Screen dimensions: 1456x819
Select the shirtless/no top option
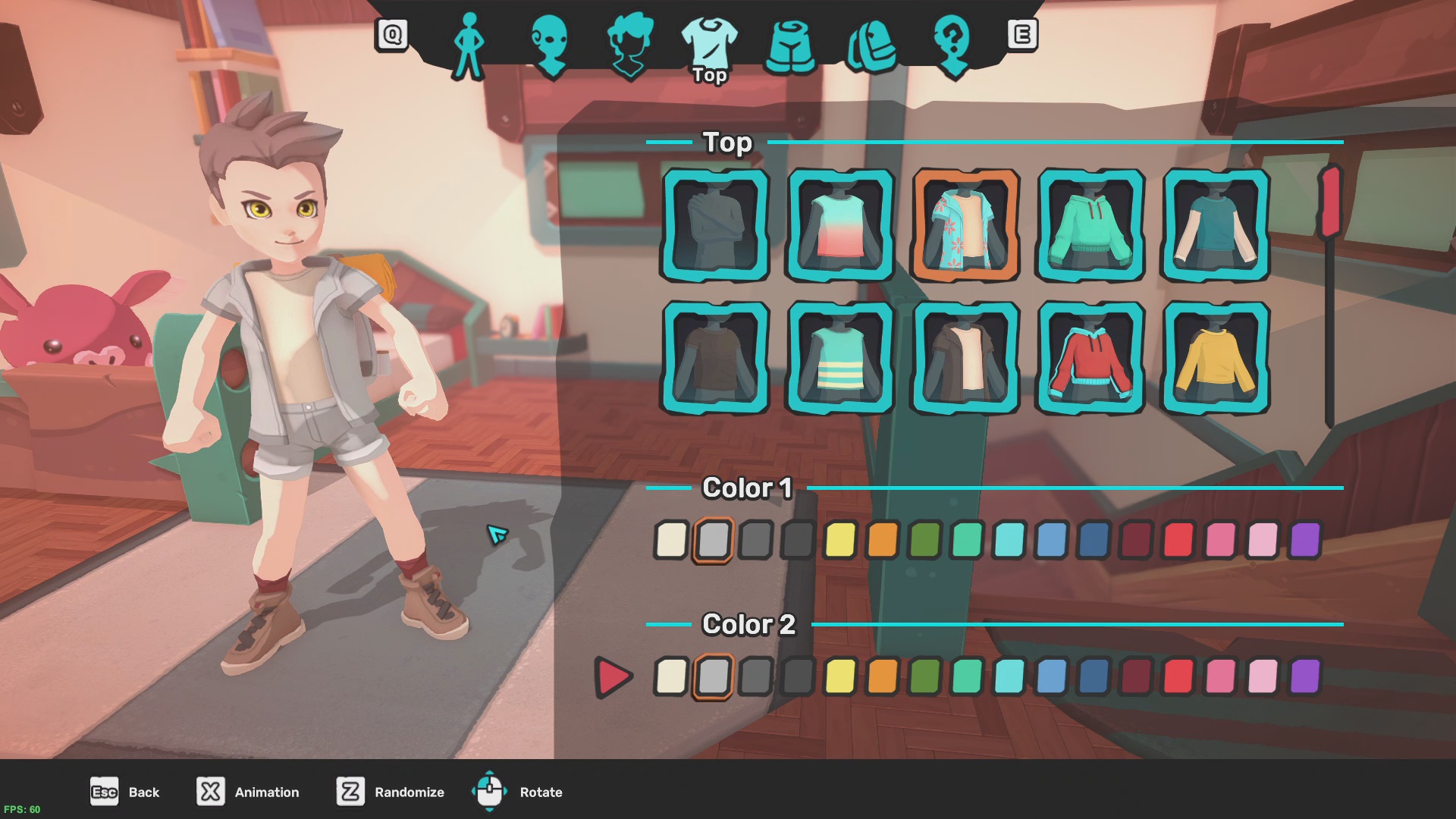point(717,226)
